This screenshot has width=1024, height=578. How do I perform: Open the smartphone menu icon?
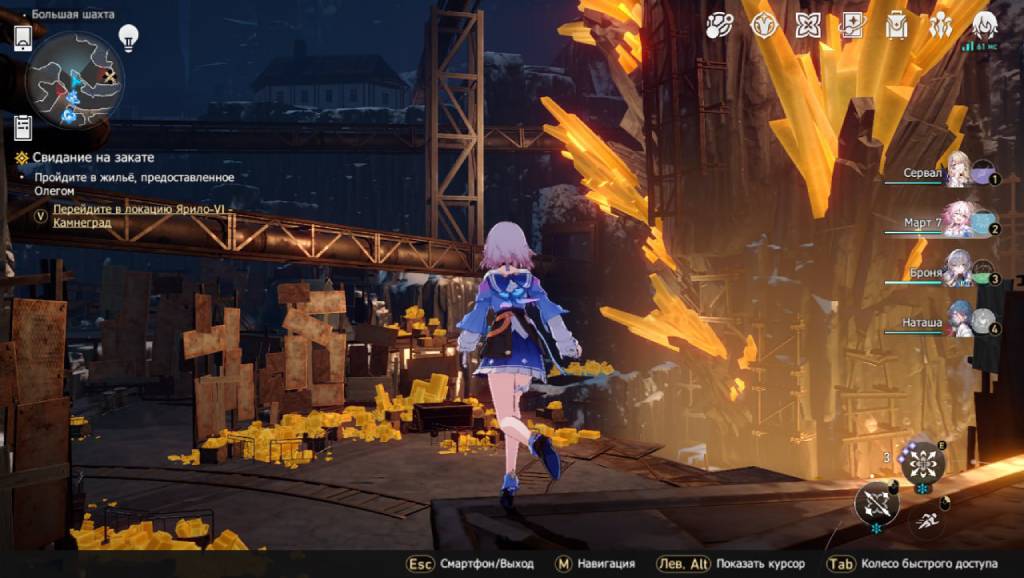pos(23,38)
